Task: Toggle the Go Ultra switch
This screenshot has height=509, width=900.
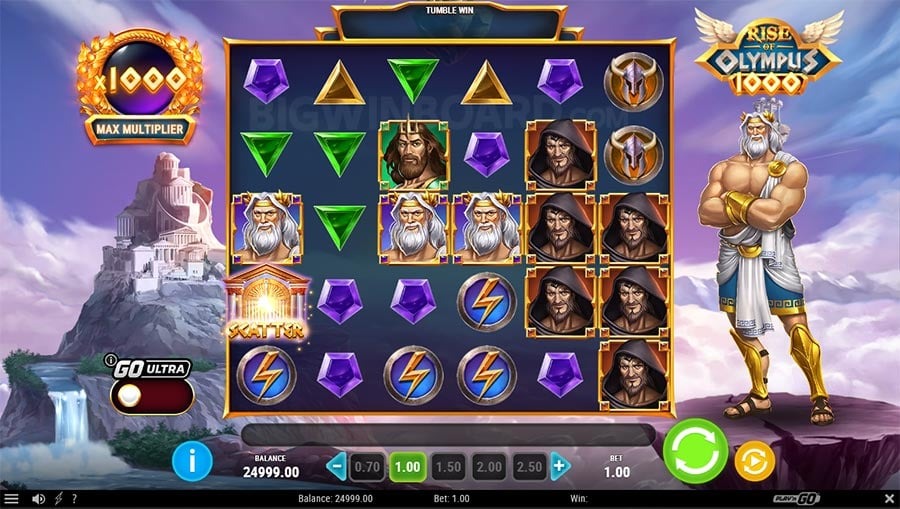Action: (x=150, y=396)
